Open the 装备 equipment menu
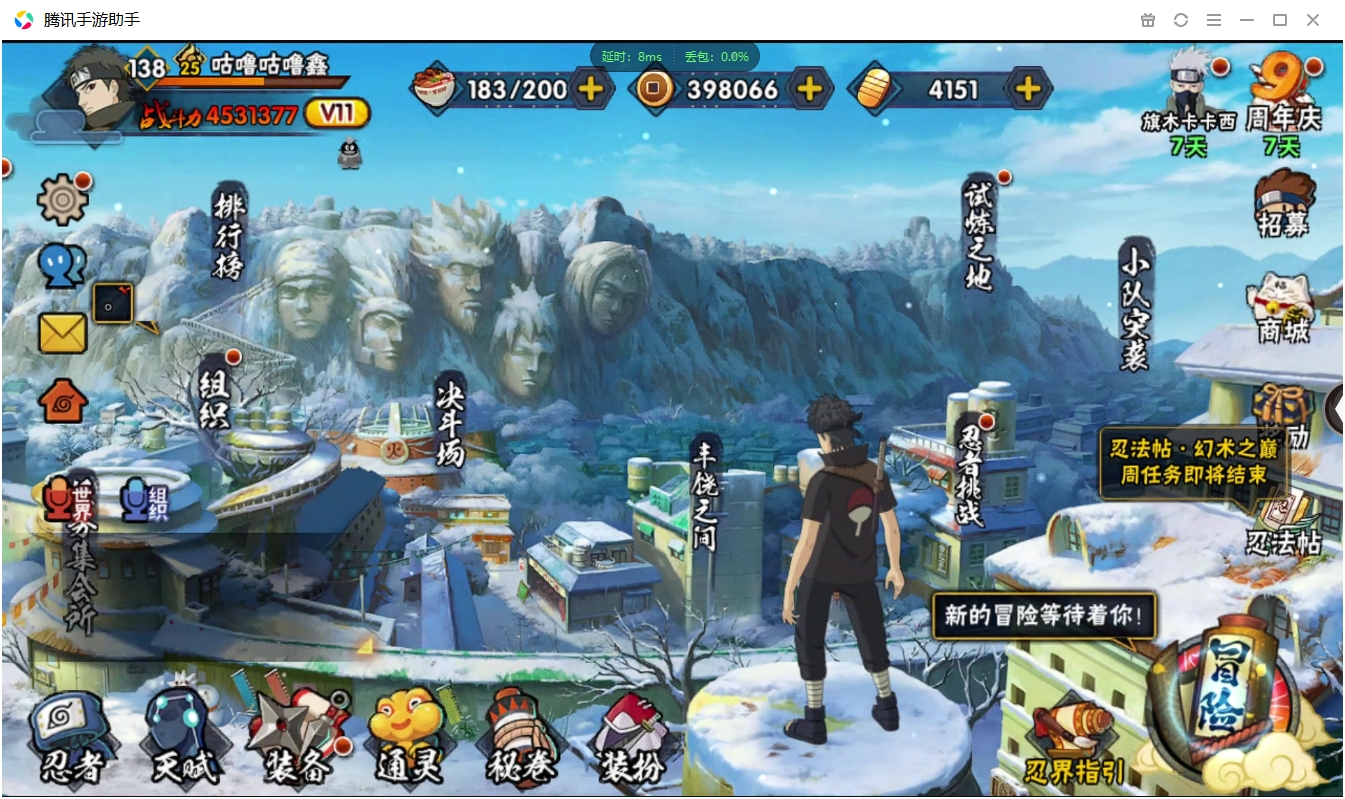 tap(297, 740)
